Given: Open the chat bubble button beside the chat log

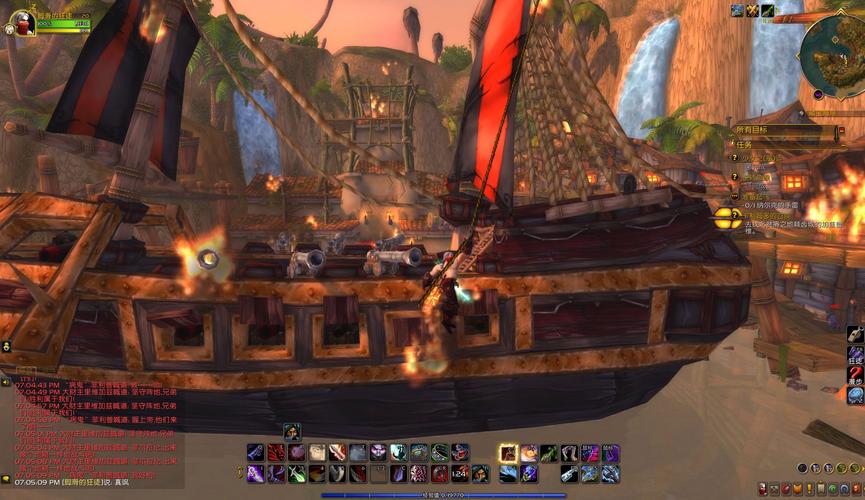Looking at the screenshot, I should pyautogui.click(x=6, y=382).
